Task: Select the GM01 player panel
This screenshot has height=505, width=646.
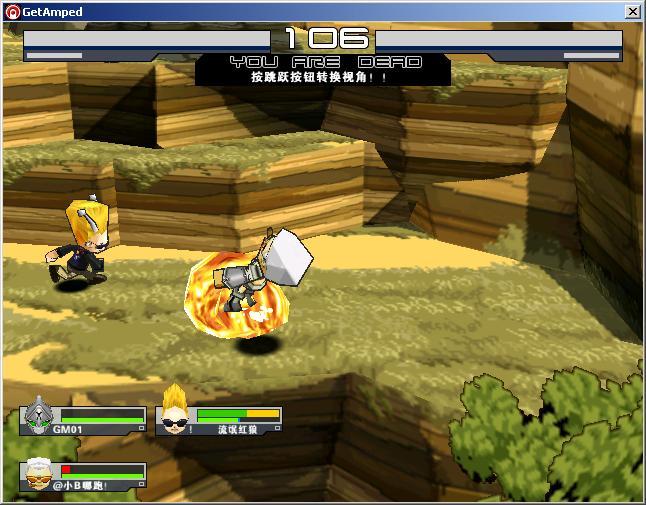Action: pos(85,420)
